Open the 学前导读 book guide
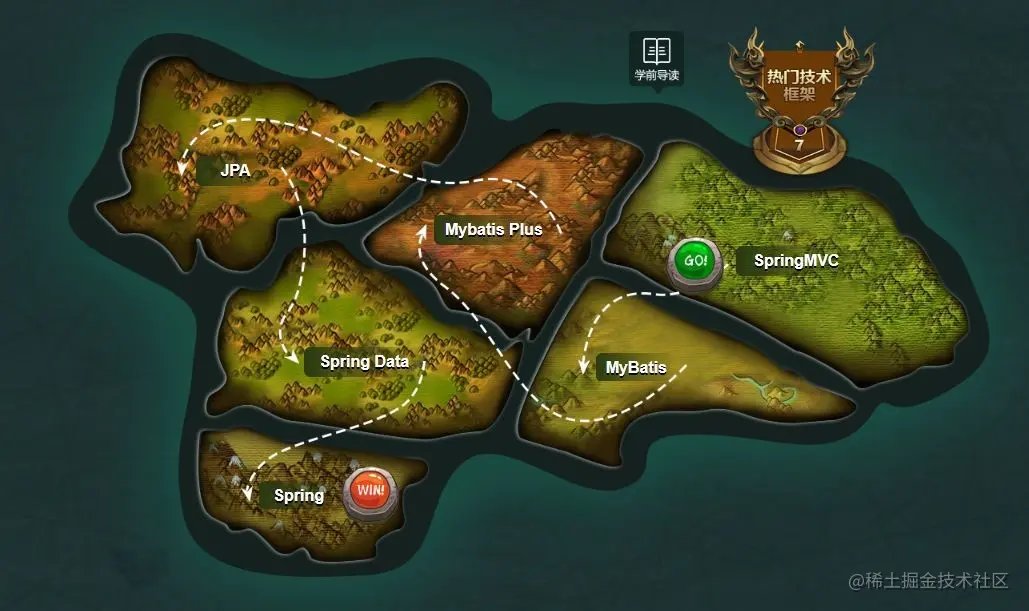This screenshot has height=611, width=1029. pyautogui.click(x=656, y=58)
